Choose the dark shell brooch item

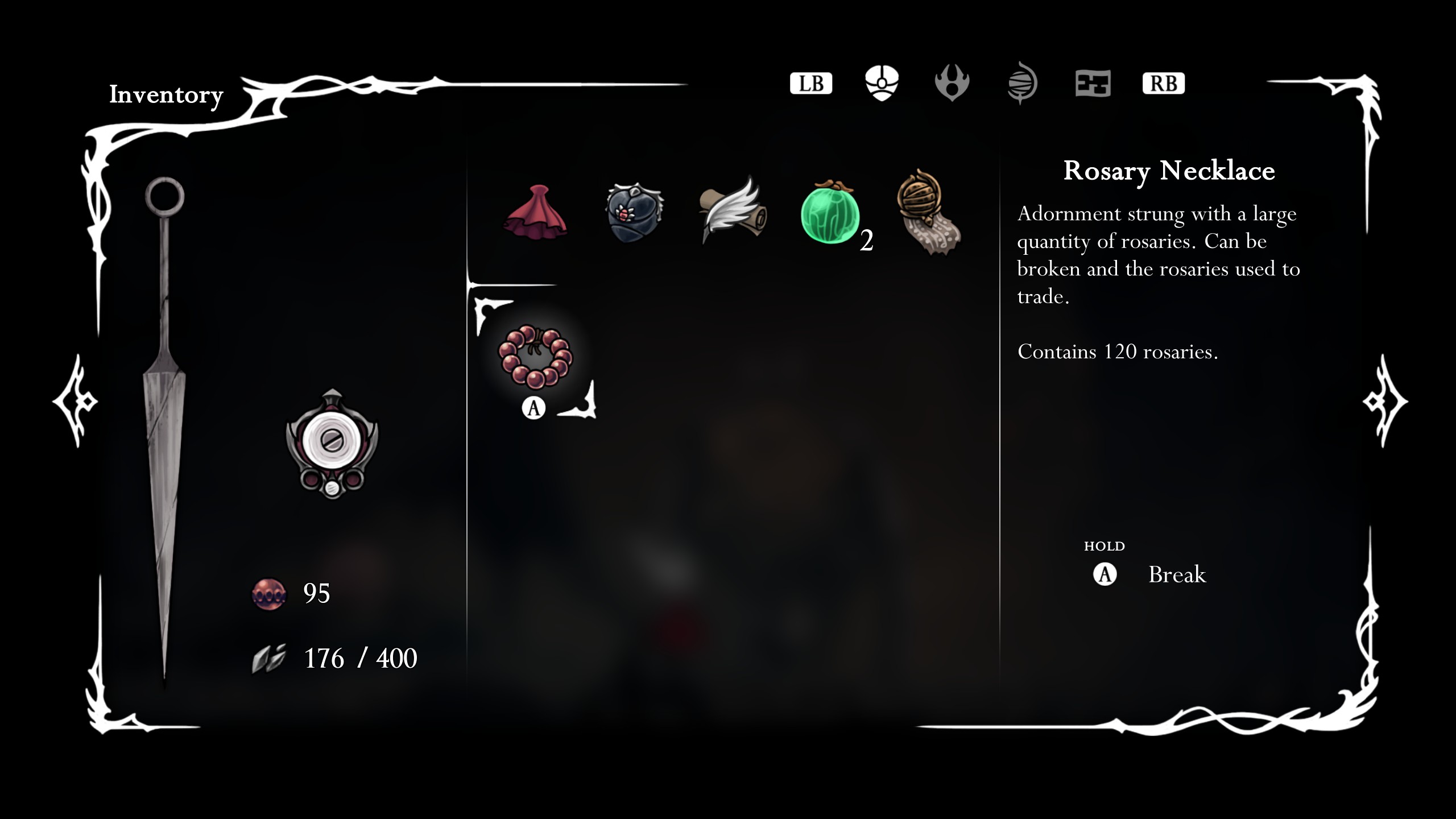(x=634, y=212)
